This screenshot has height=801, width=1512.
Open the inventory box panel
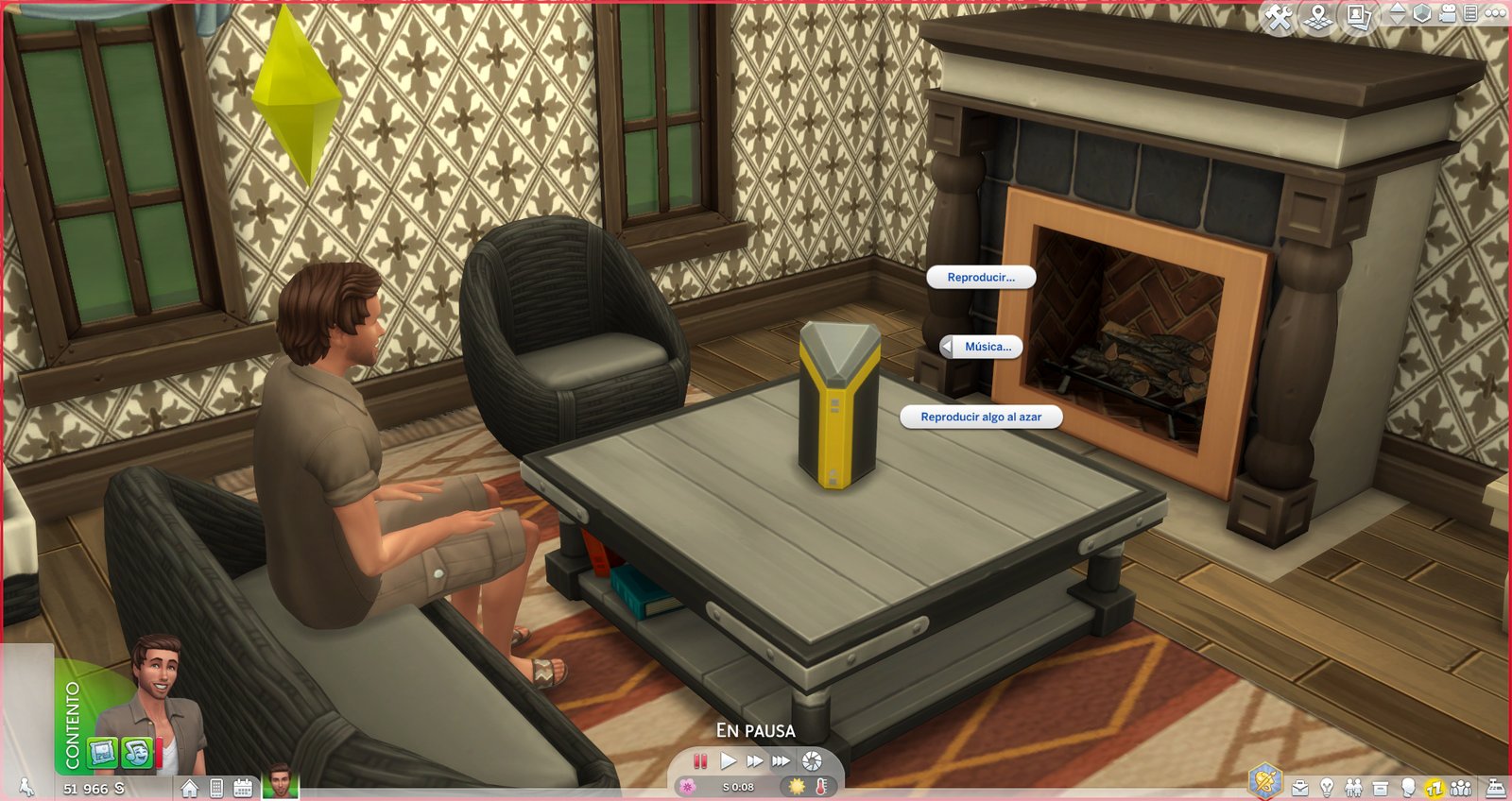tap(1381, 788)
